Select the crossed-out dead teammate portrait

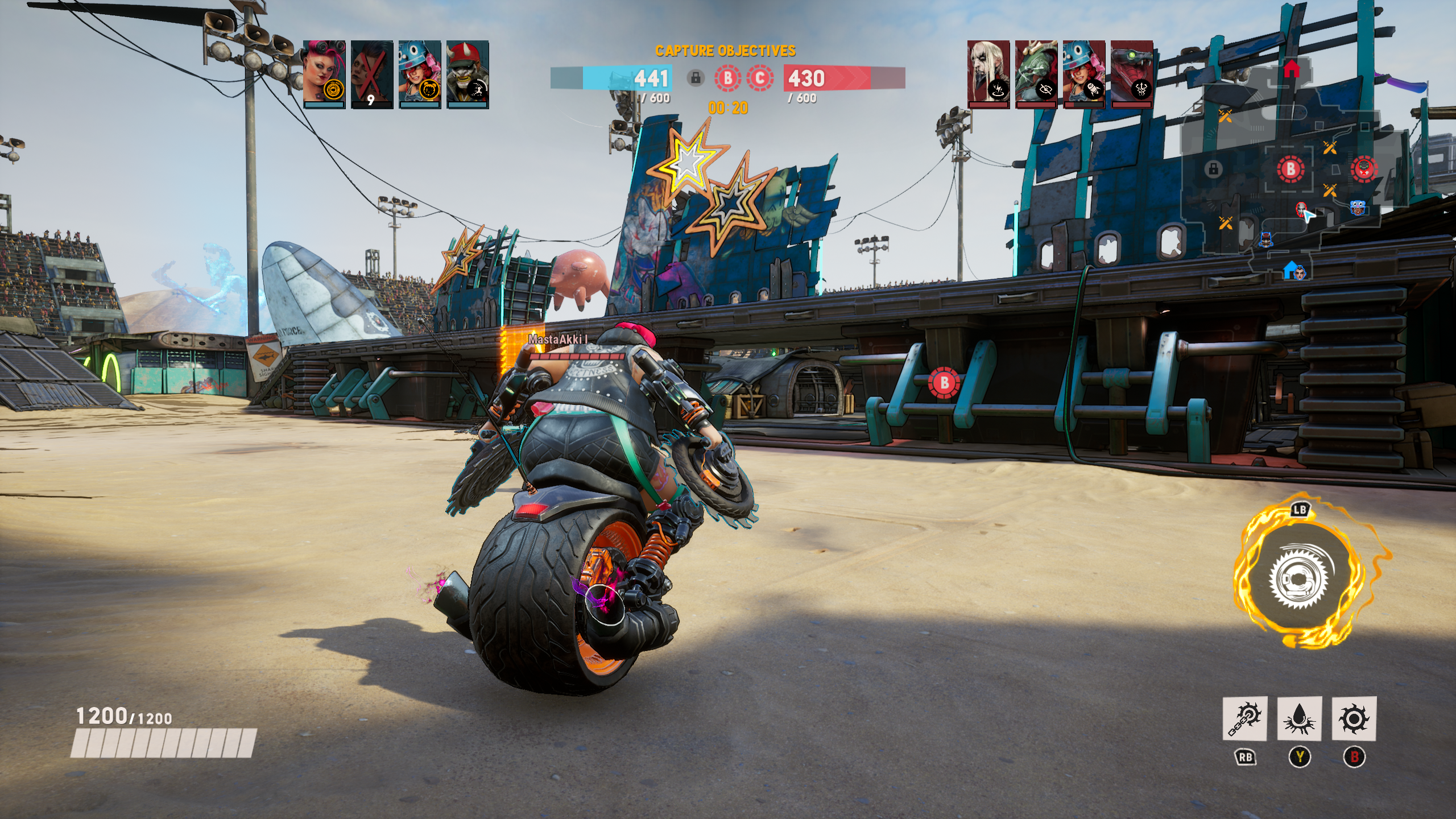371,73
